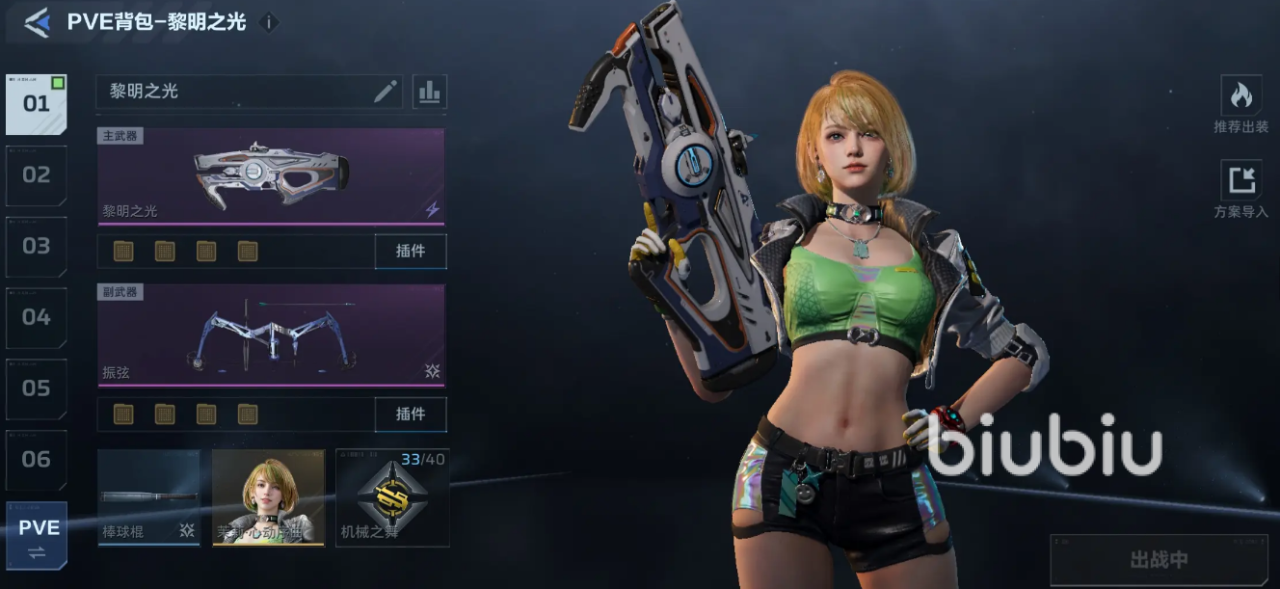Select the 黎明之光 primary weapon slot
This screenshot has height=589, width=1280.
(271, 175)
